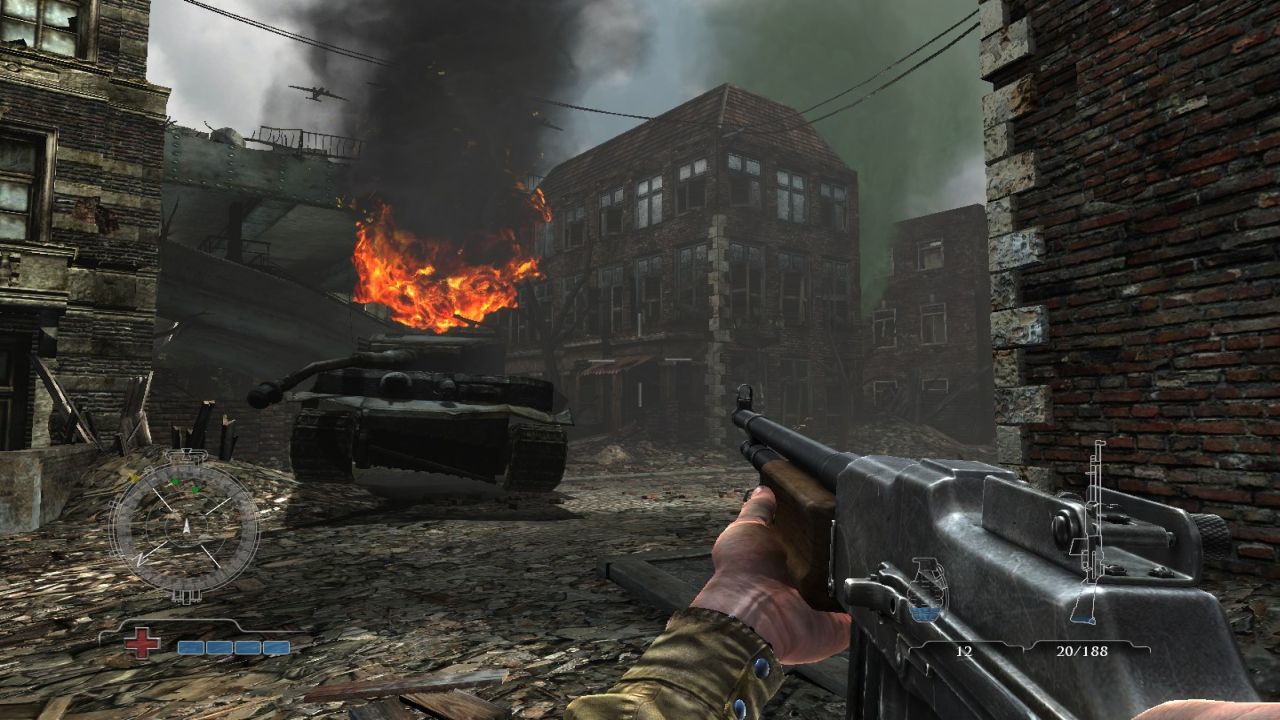Click the red cross health icon

click(142, 643)
